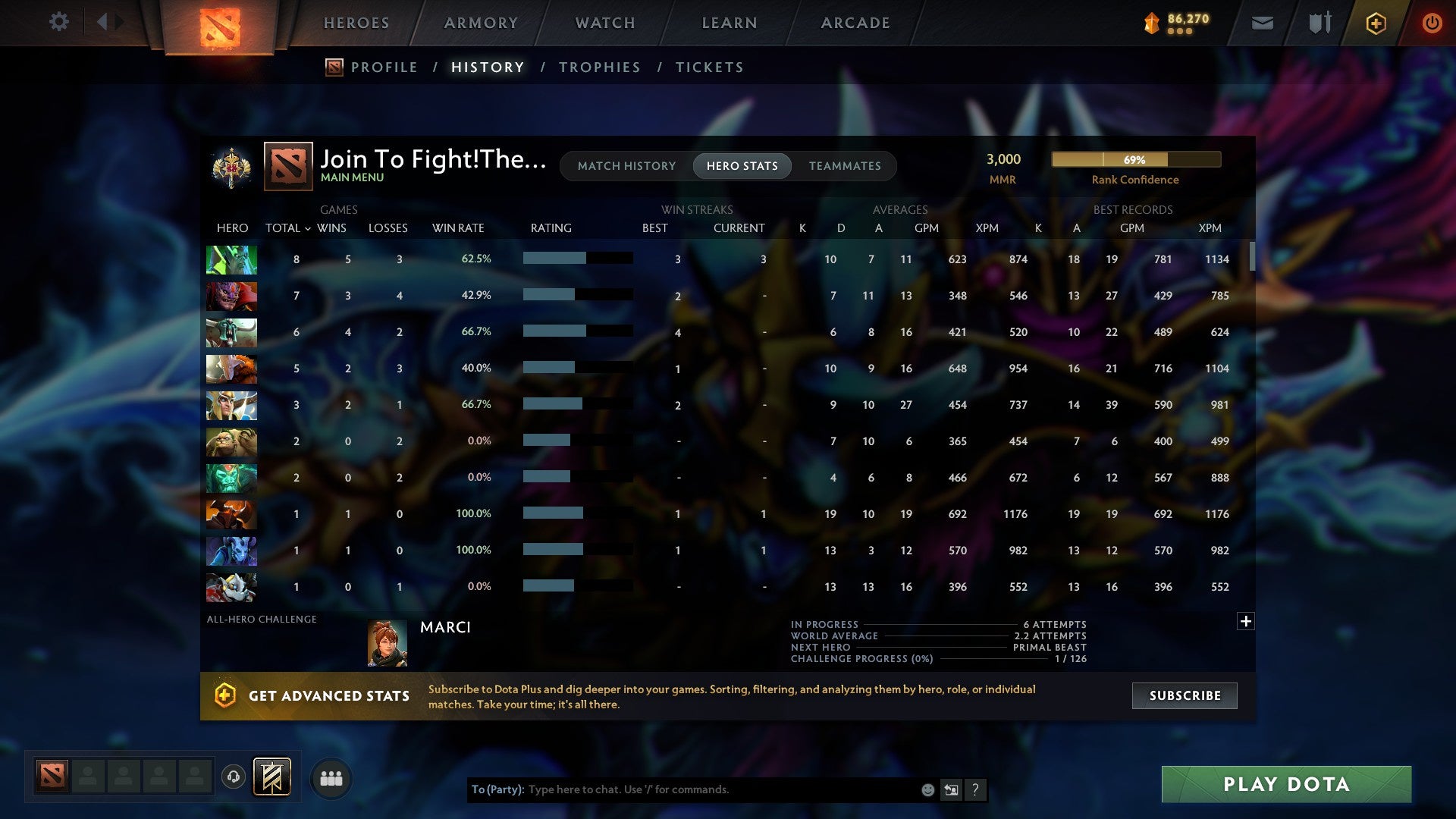This screenshot has height=819, width=1456.
Task: Sort heroes by the TOTAL column dropdown
Action: click(x=287, y=227)
